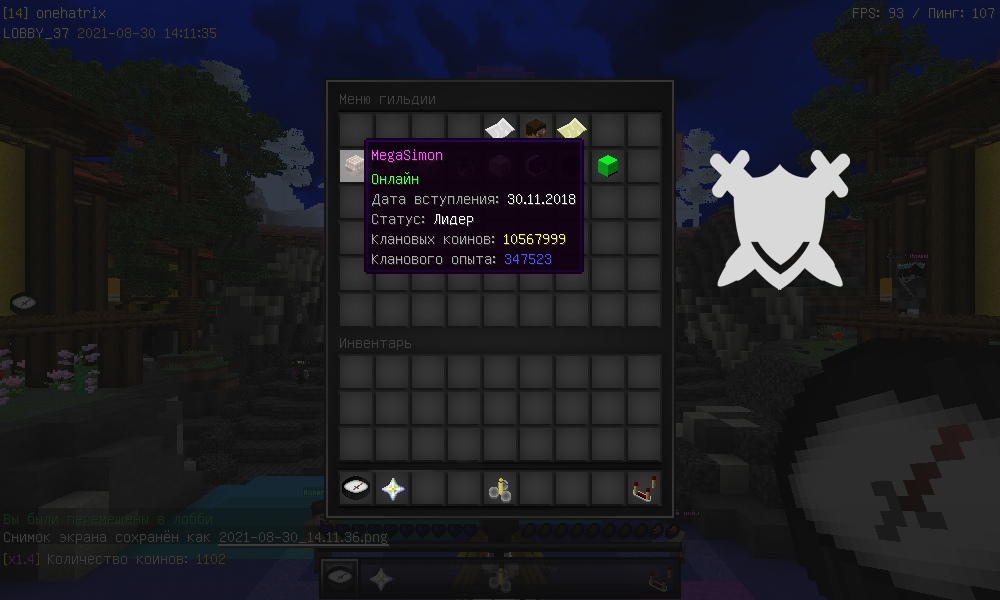Image resolution: width=1000 pixels, height=600 pixels.
Task: Select the compass in the inventory hotbar
Action: tap(355, 488)
